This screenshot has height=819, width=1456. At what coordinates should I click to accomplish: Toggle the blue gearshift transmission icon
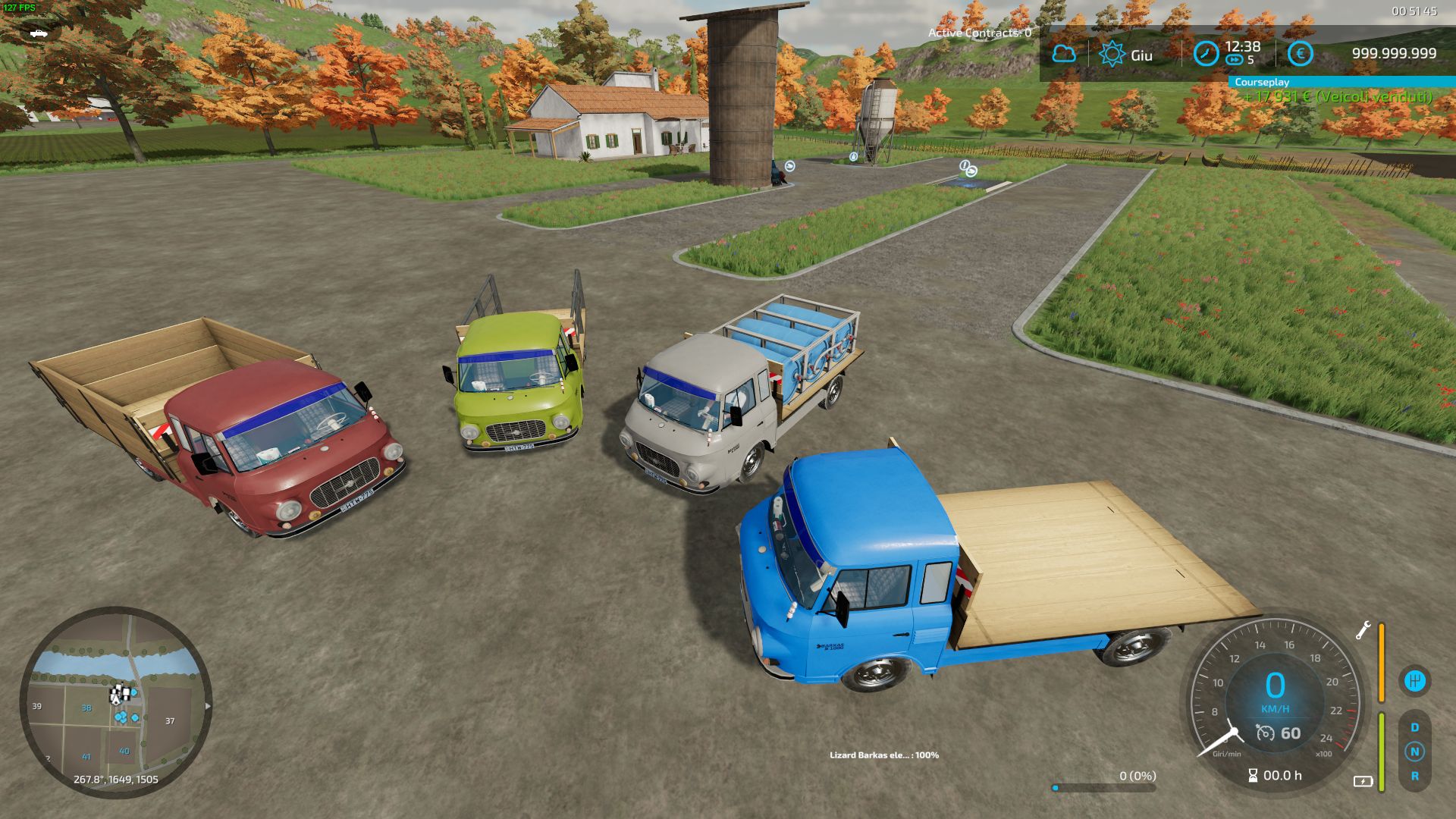point(1414,681)
